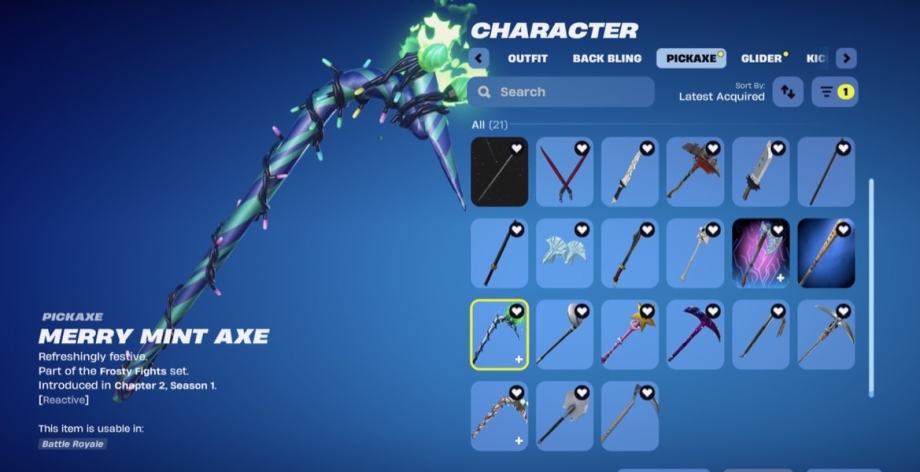Pick the red-headed pickaxe tile
This screenshot has width=920, height=472.
695,172
